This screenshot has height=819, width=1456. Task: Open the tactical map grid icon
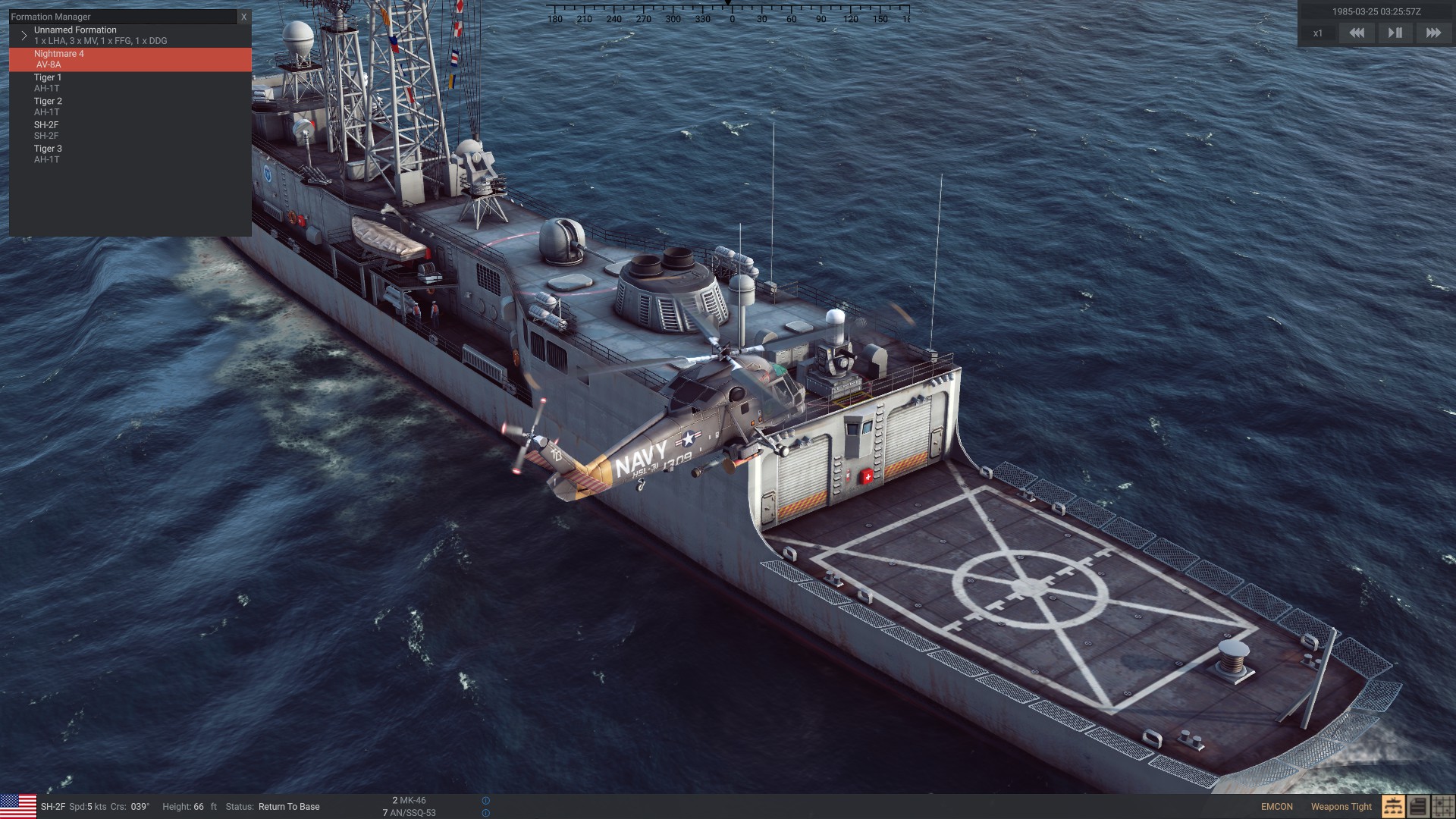[x=1443, y=807]
